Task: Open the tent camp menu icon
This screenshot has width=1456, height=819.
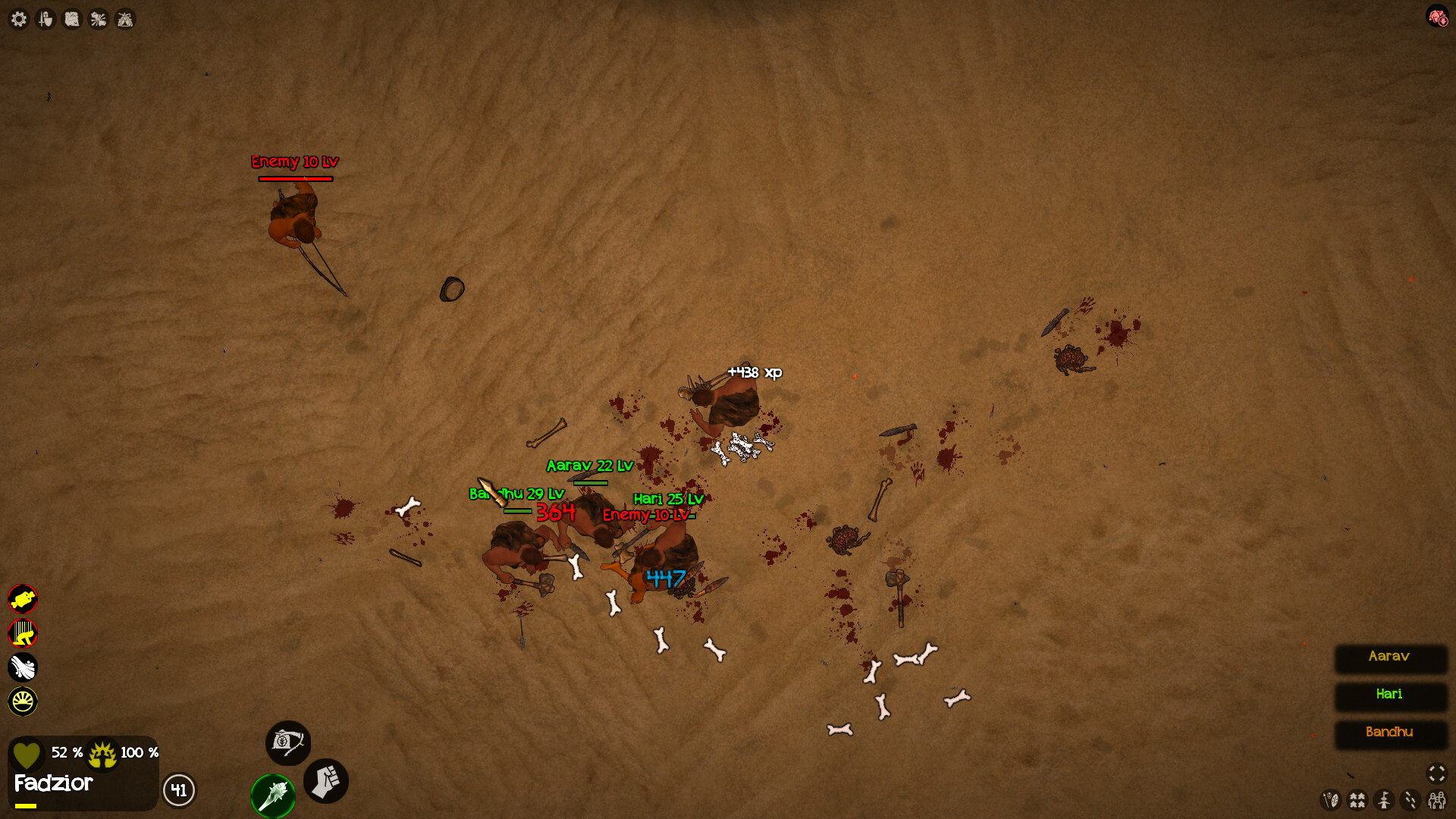Action: pyautogui.click(x=124, y=19)
